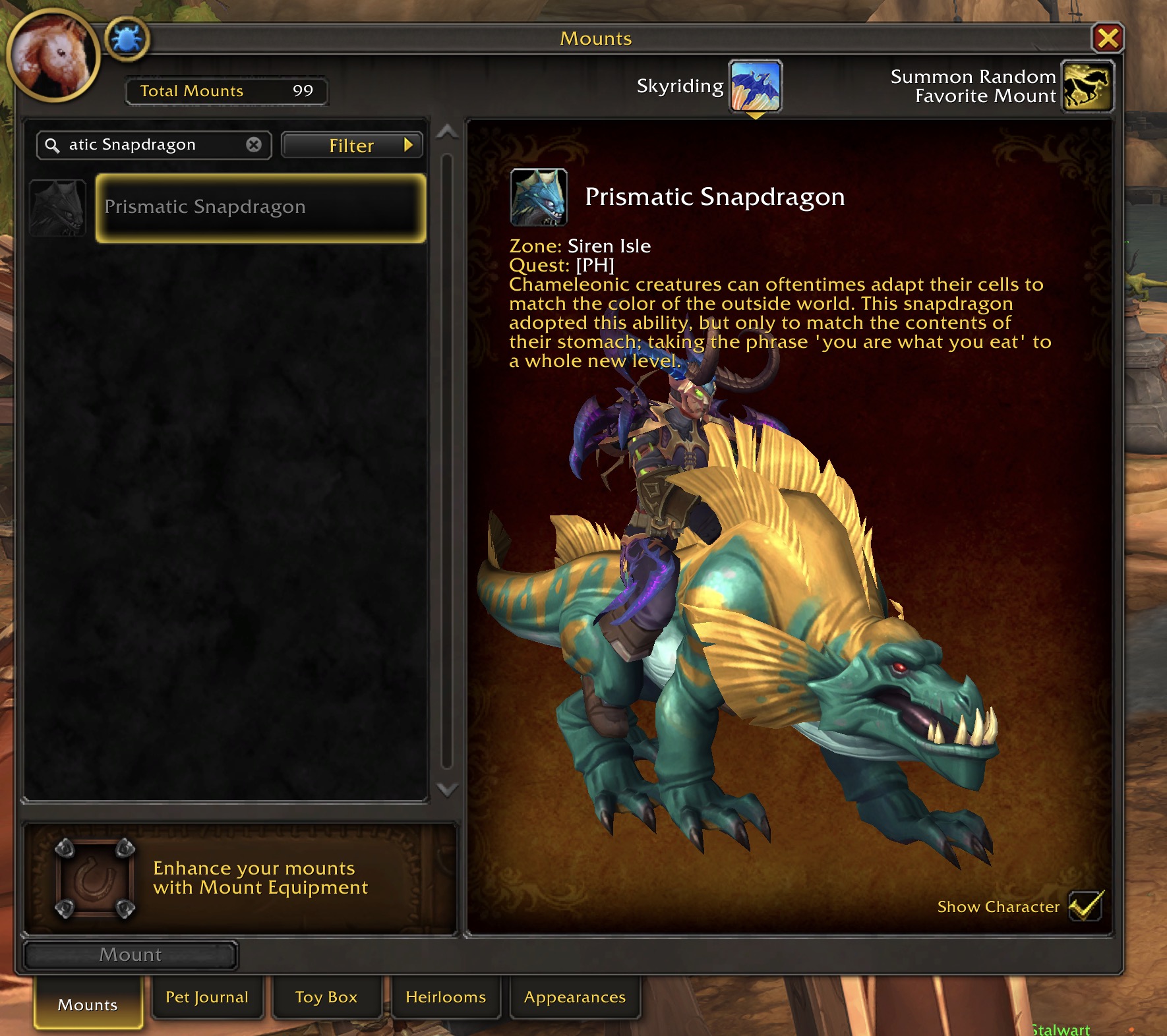Open the Toy Box tab

(326, 997)
